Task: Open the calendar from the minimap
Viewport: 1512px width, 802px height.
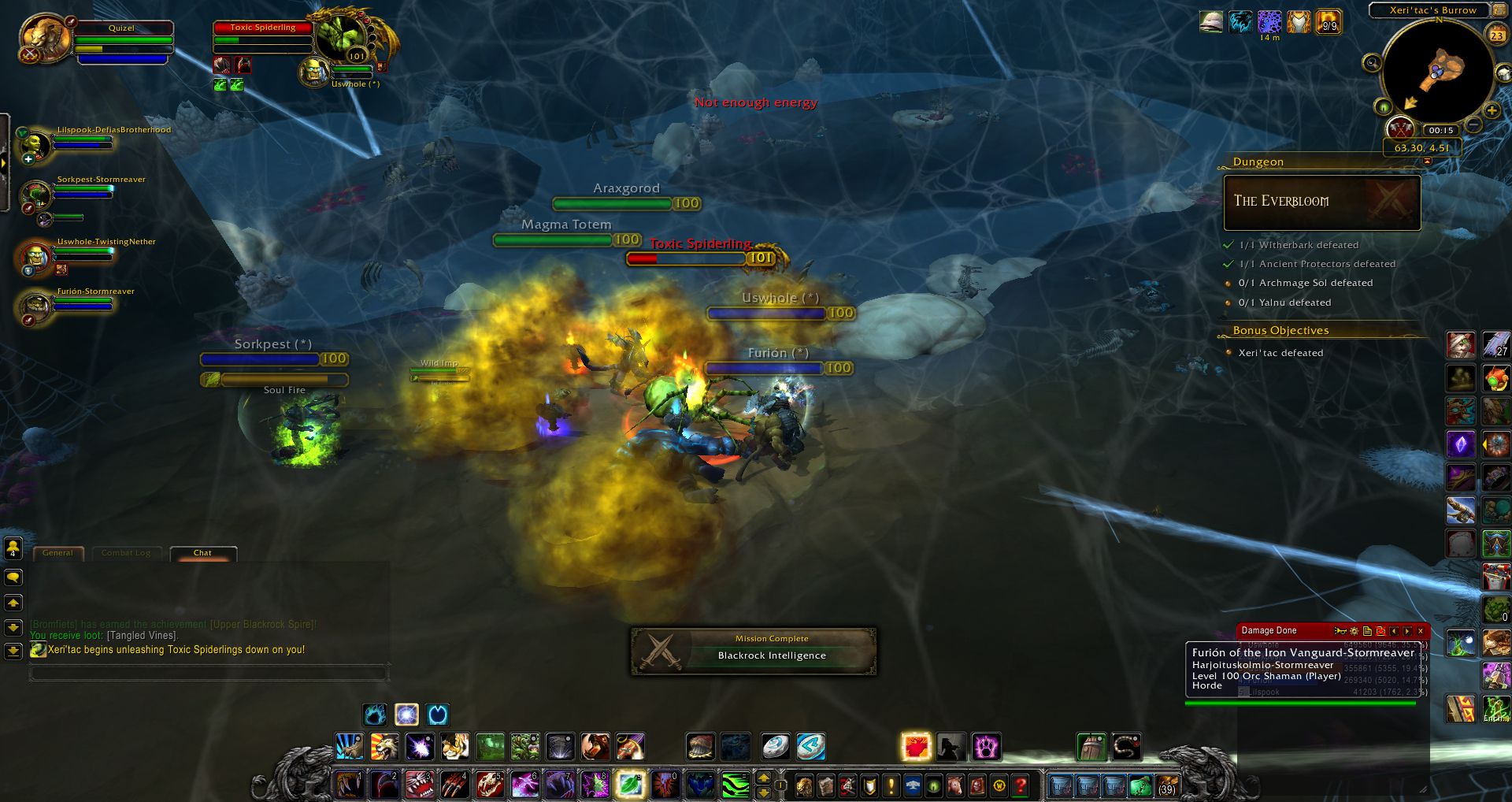Action: pyautogui.click(x=1498, y=35)
